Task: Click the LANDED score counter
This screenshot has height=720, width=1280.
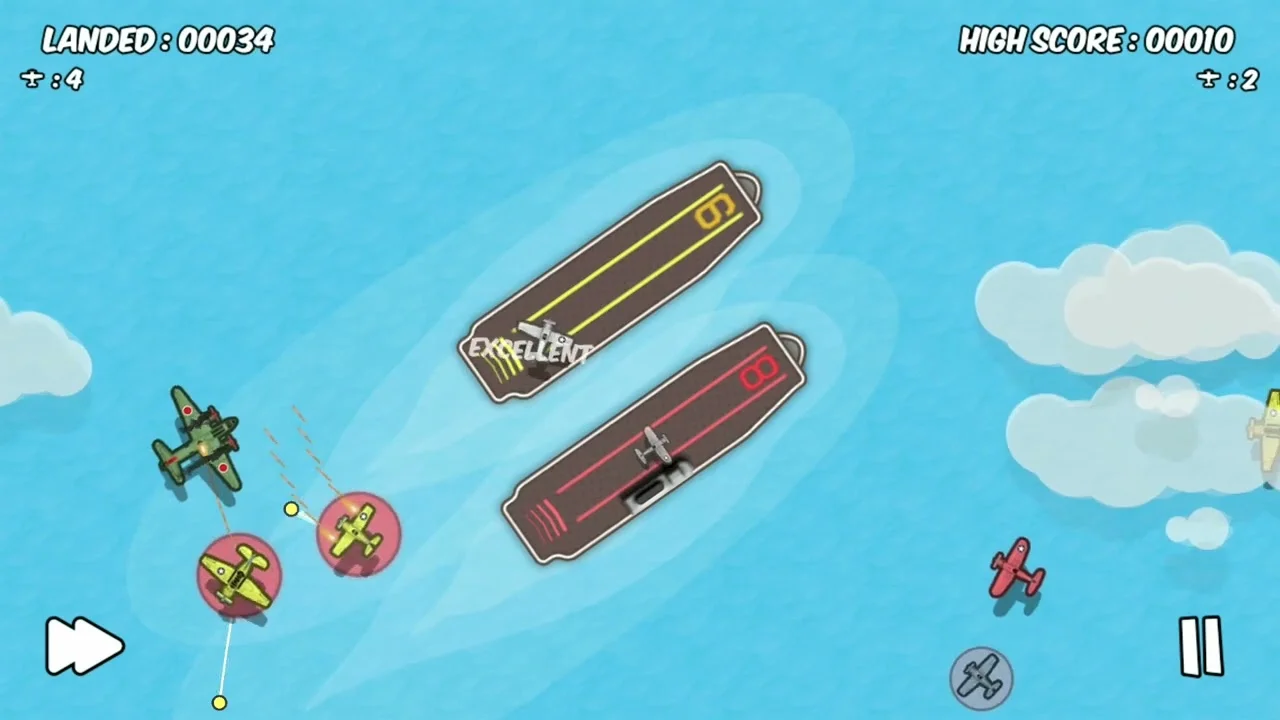Action: (157, 42)
